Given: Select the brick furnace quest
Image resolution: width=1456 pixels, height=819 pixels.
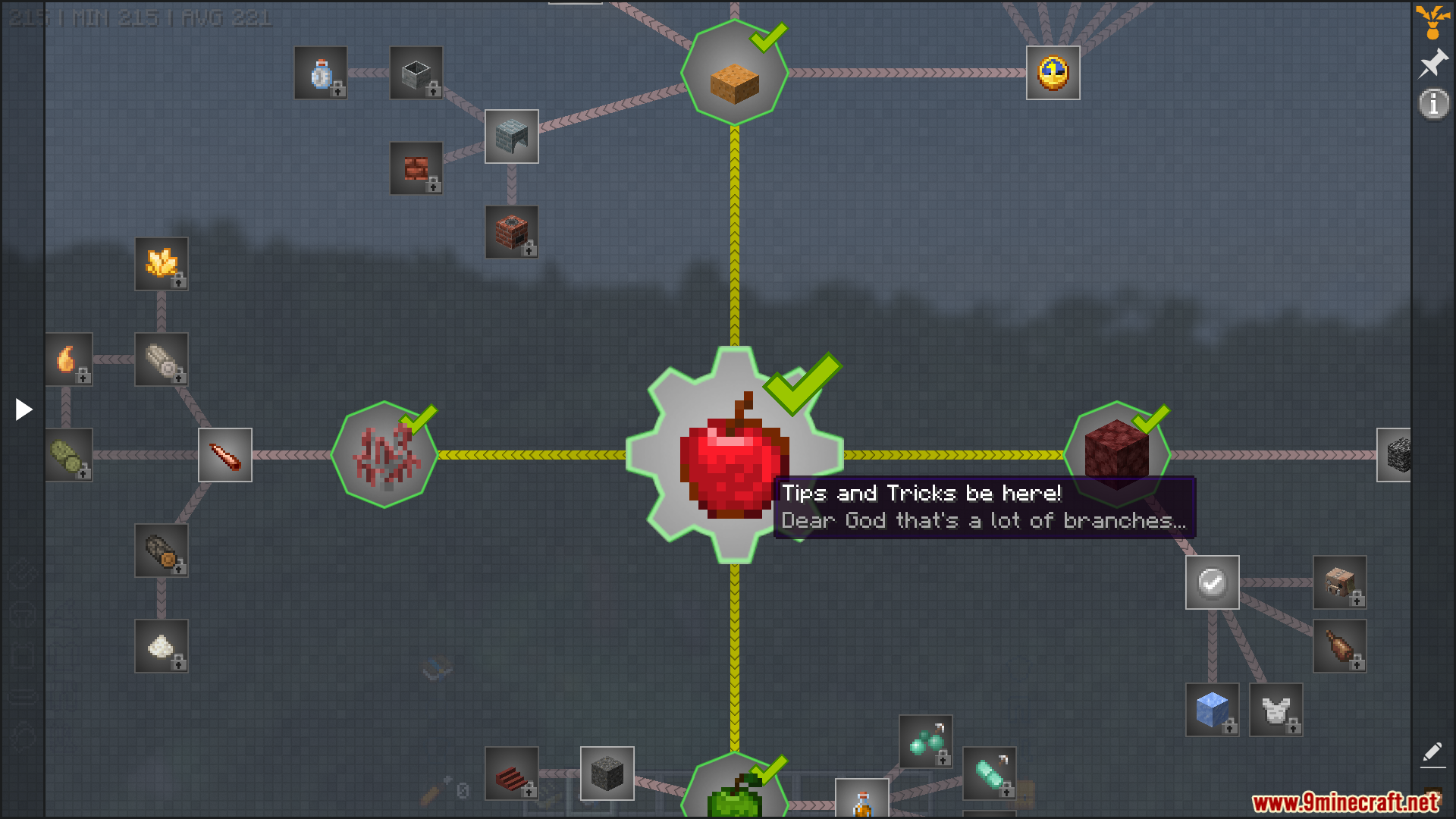Looking at the screenshot, I should (512, 232).
